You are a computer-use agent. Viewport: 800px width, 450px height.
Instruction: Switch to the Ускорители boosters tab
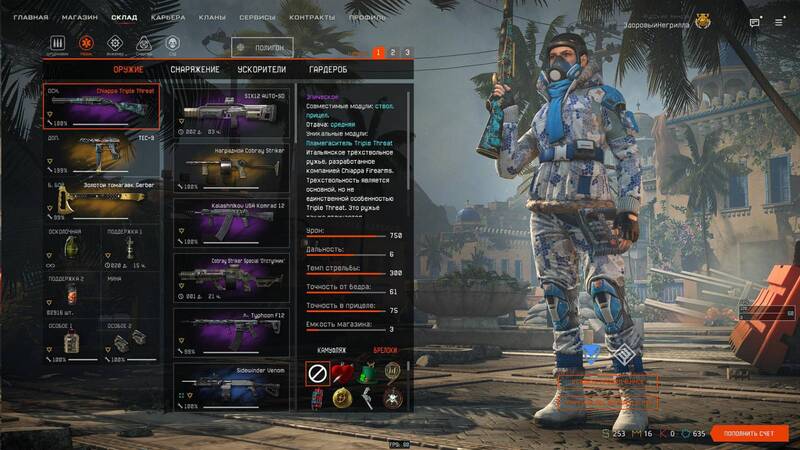[262, 69]
